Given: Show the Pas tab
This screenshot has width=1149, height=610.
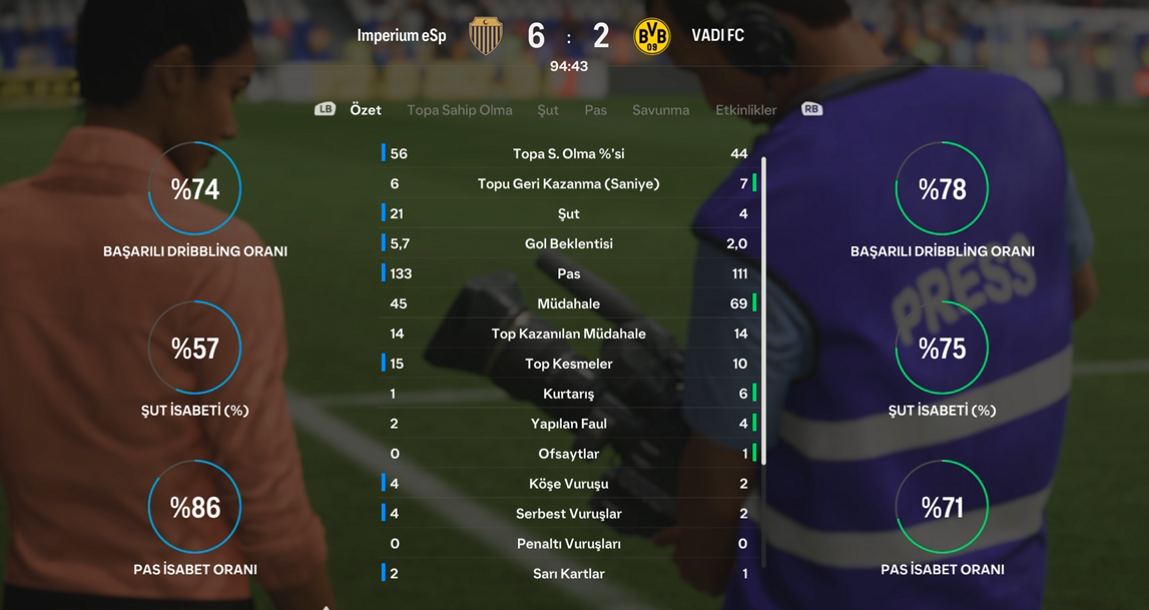Looking at the screenshot, I should click(x=595, y=110).
